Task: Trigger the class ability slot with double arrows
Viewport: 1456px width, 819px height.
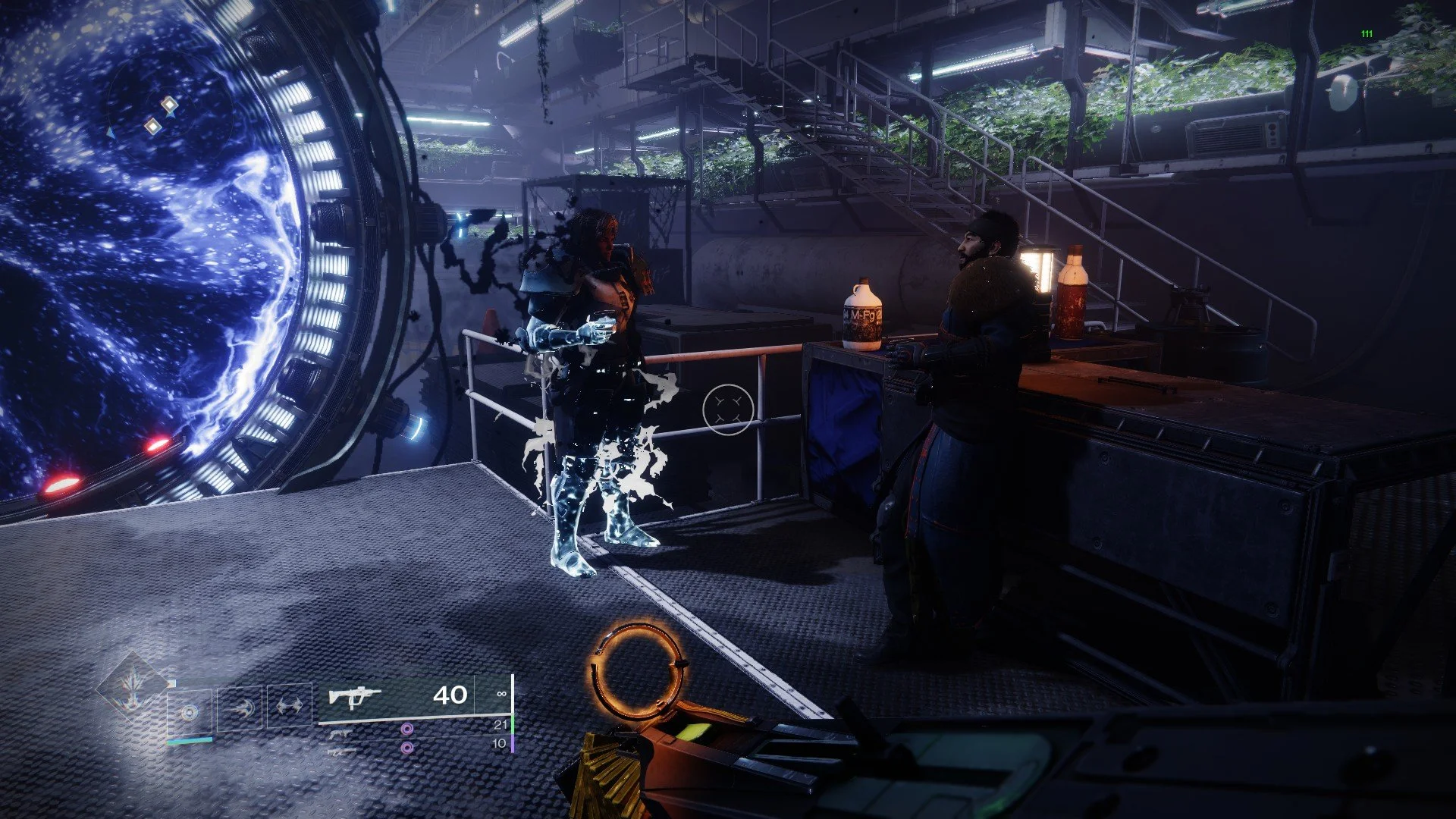Action: point(289,706)
